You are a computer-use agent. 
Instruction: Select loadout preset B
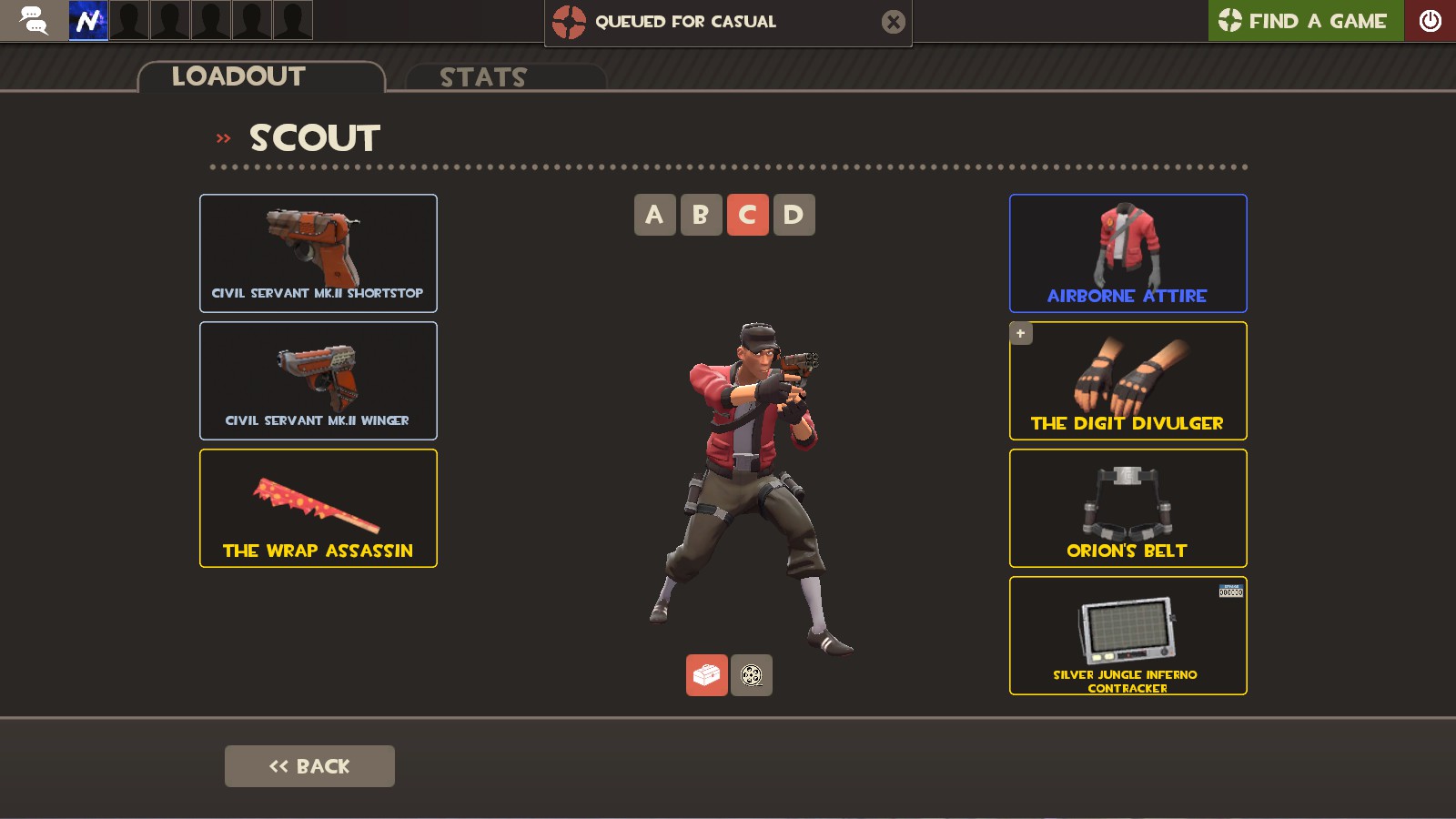(x=701, y=215)
